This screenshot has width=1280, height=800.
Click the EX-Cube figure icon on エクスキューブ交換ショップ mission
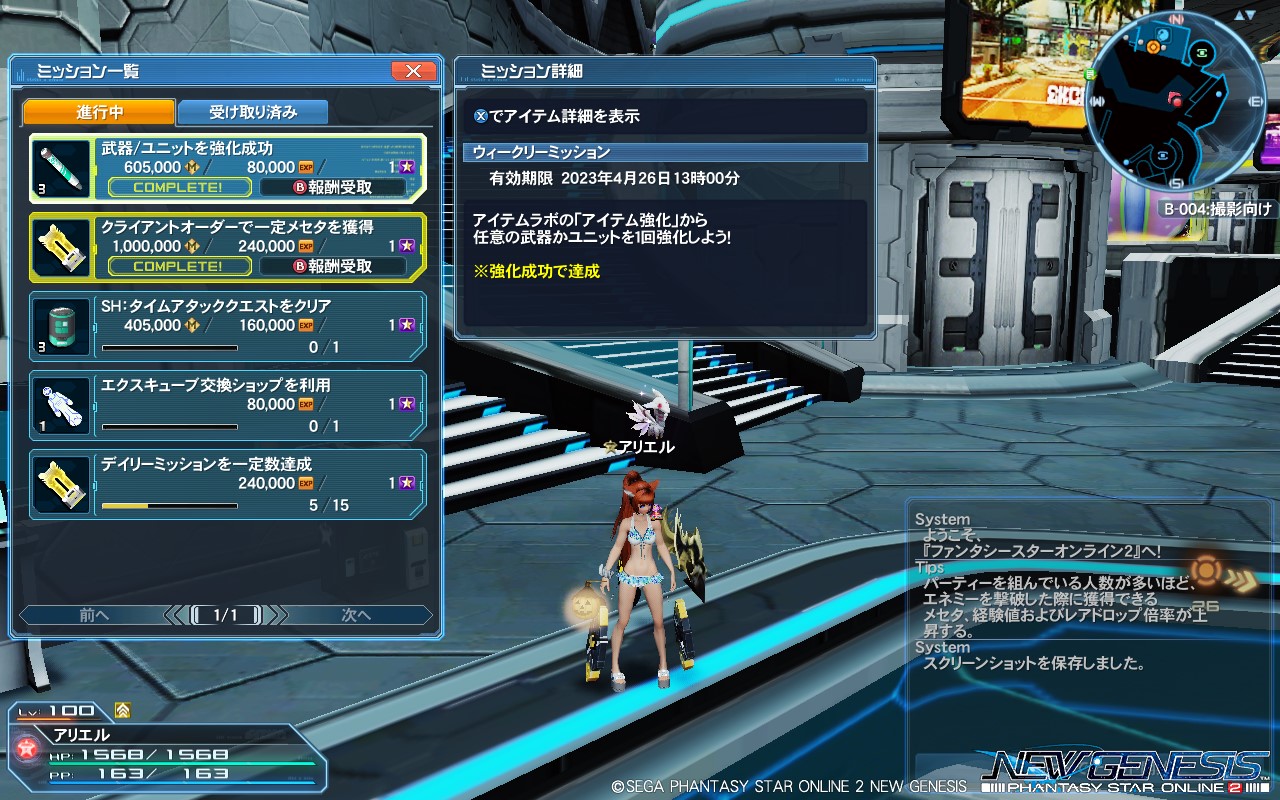pyautogui.click(x=60, y=405)
